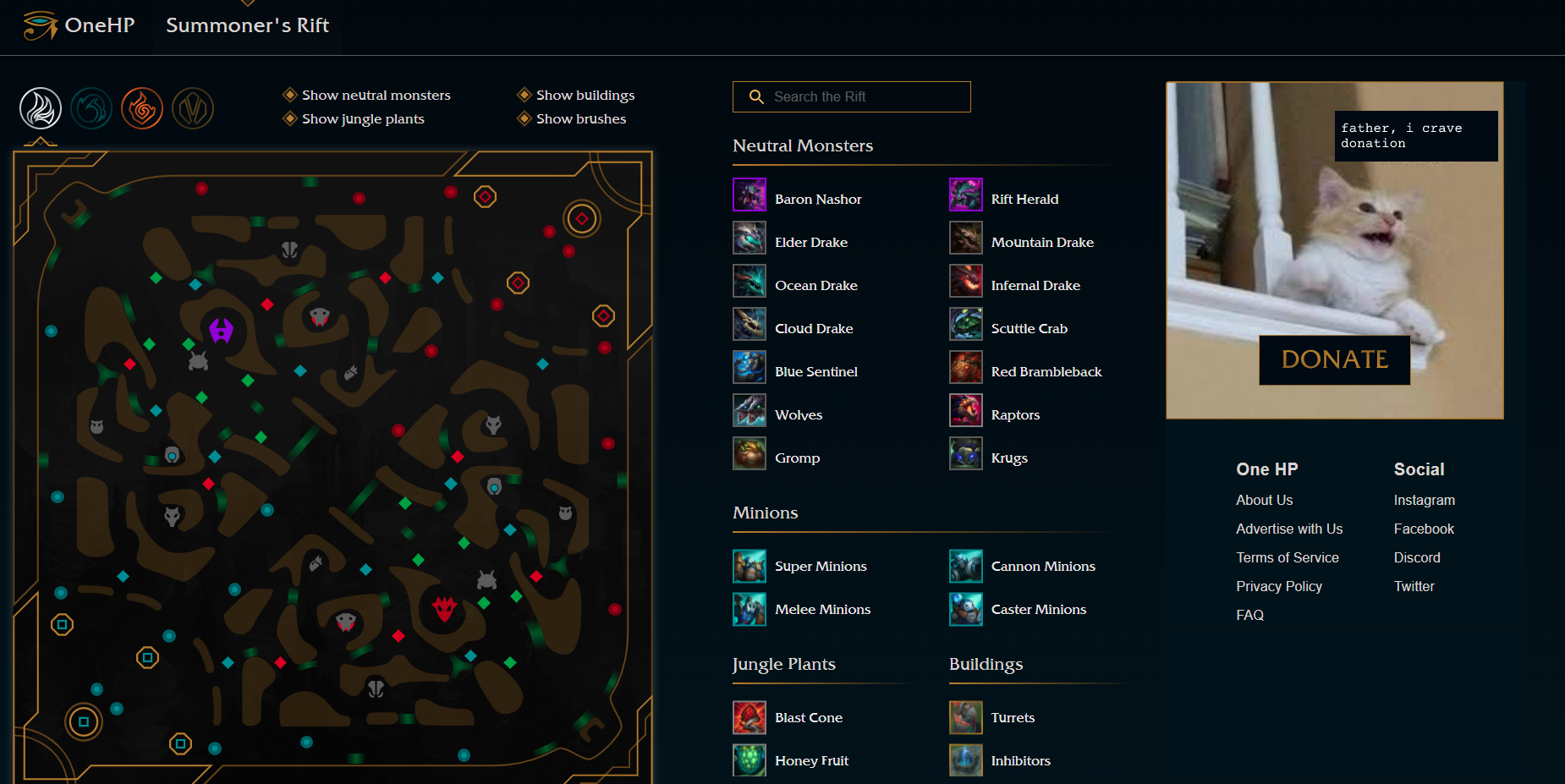This screenshot has width=1565, height=784.
Task: Open the Scuttle Crab monster entry
Action: pos(1029,328)
